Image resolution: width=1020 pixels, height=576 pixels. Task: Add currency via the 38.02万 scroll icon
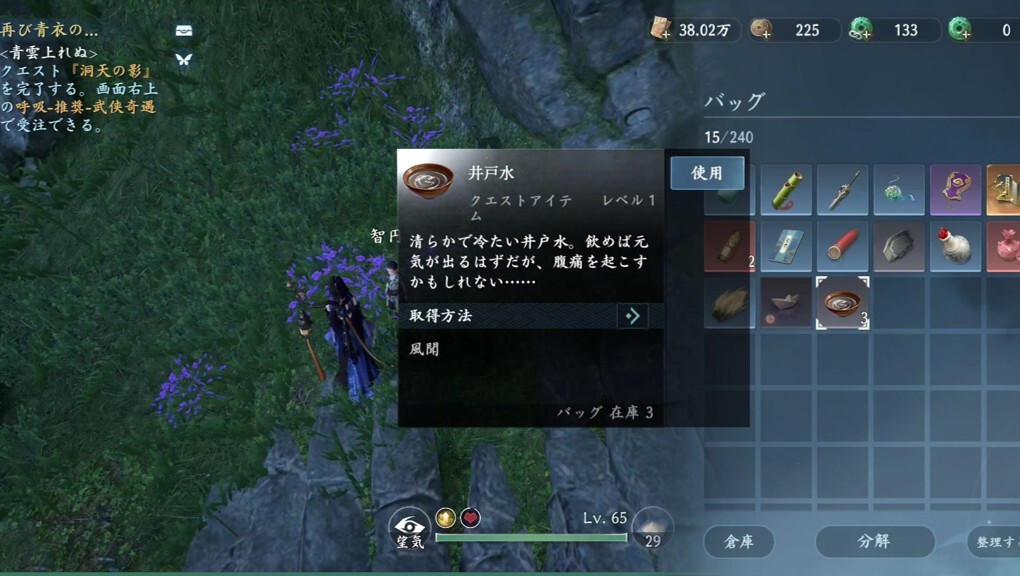click(661, 30)
